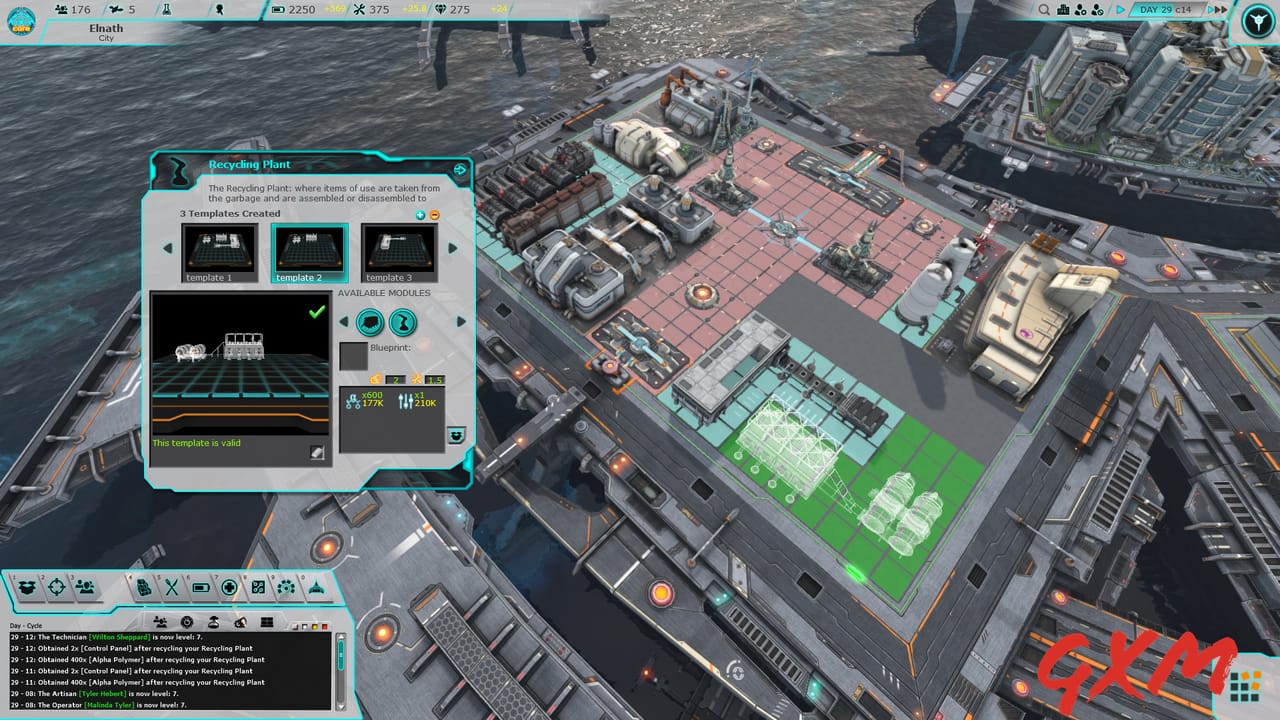Click the recycle icon in the Recycling Plant panel
This screenshot has width=1280, height=720.
coord(456,433)
